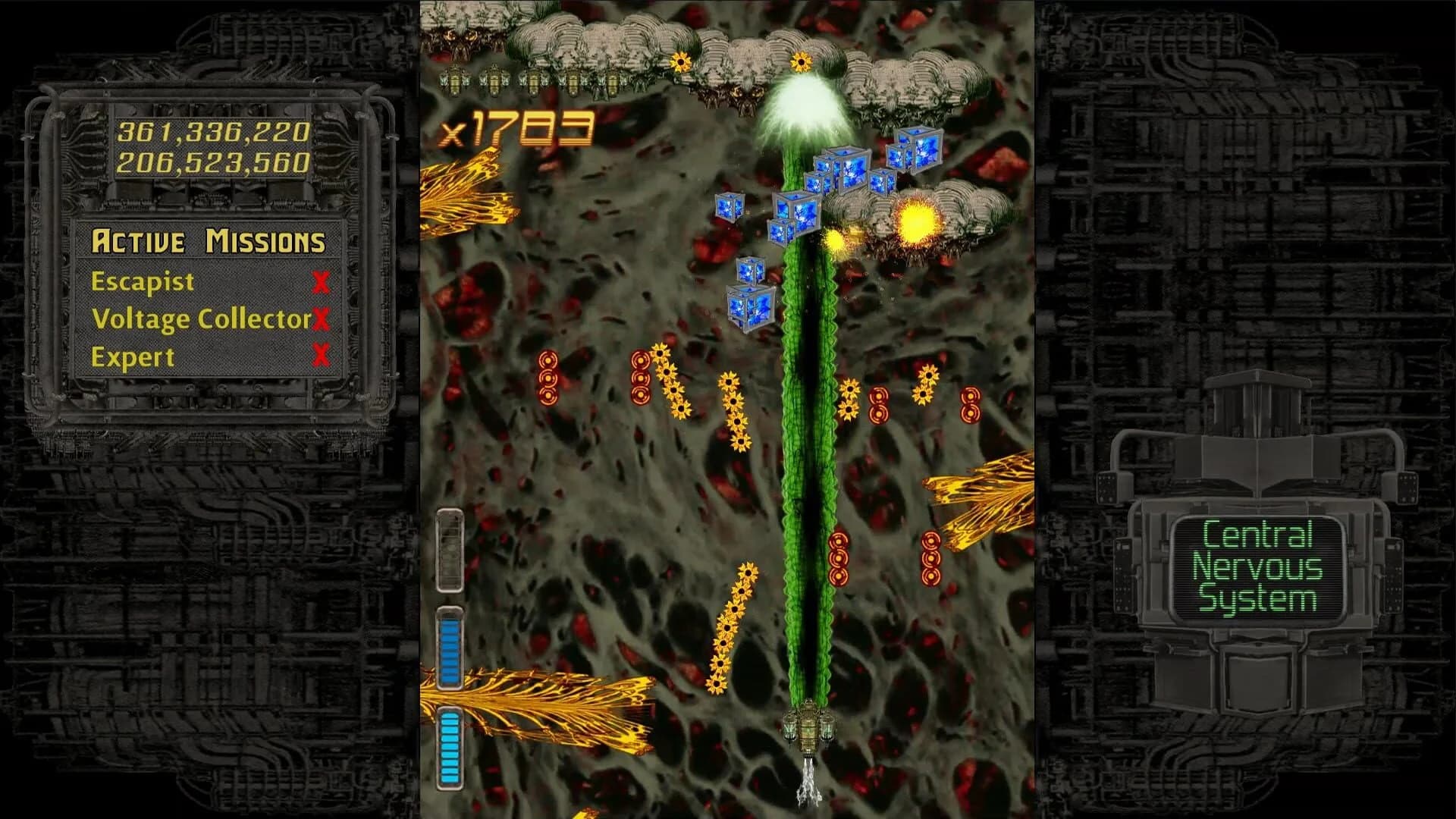Toggle the red X beside Escapist
The width and height of the screenshot is (1456, 819).
click(x=322, y=282)
